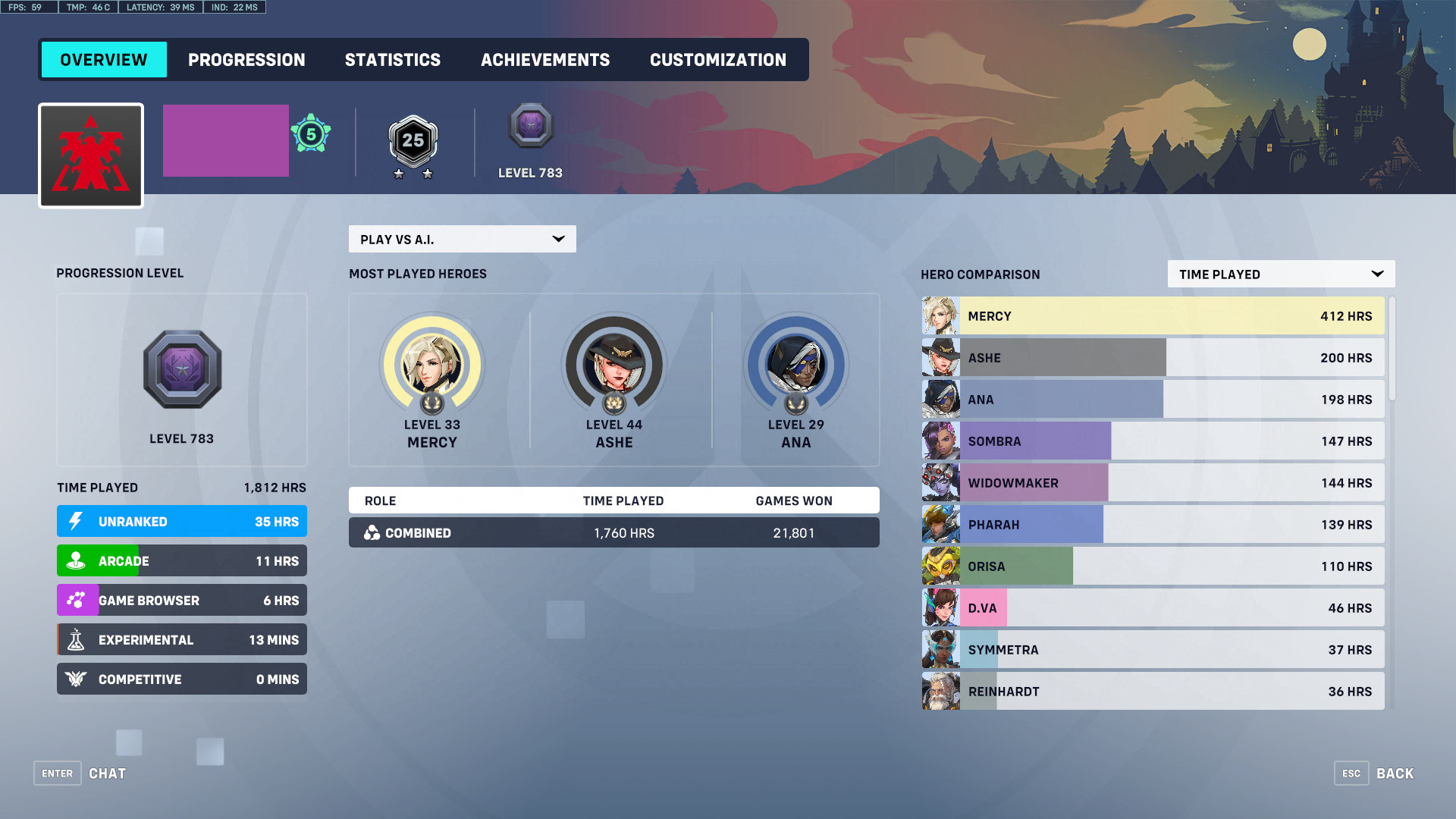Pick the Reinhardt comparison row
Image resolution: width=1456 pixels, height=819 pixels.
(x=1153, y=692)
